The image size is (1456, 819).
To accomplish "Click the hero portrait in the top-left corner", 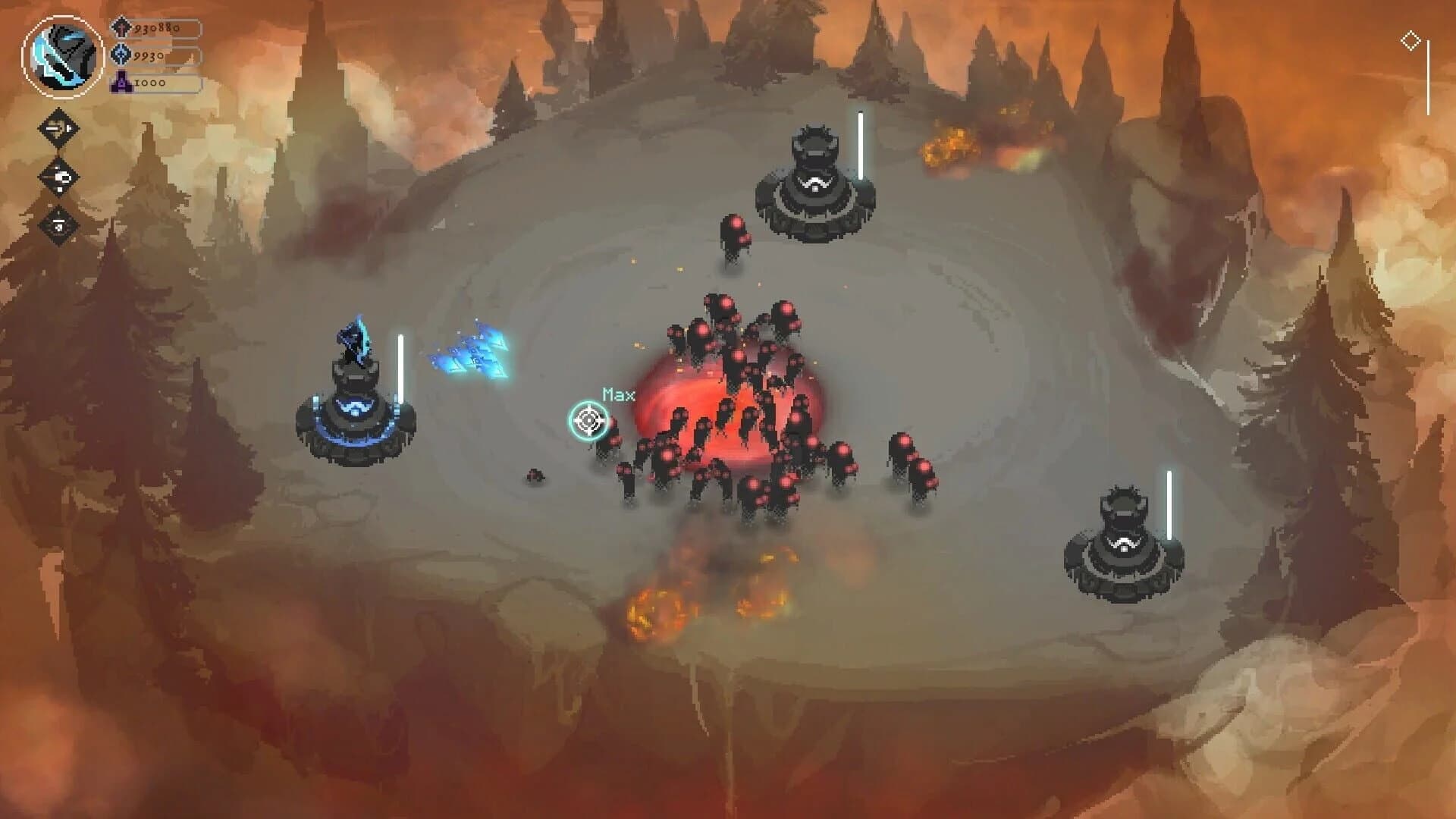I will (x=64, y=53).
